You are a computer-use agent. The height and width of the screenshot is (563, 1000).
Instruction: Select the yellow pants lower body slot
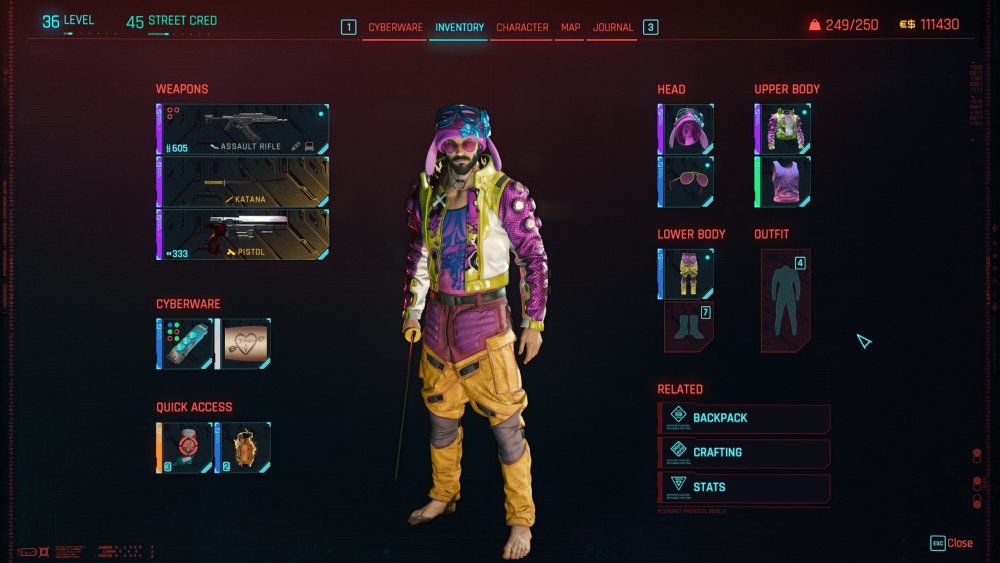pos(686,274)
